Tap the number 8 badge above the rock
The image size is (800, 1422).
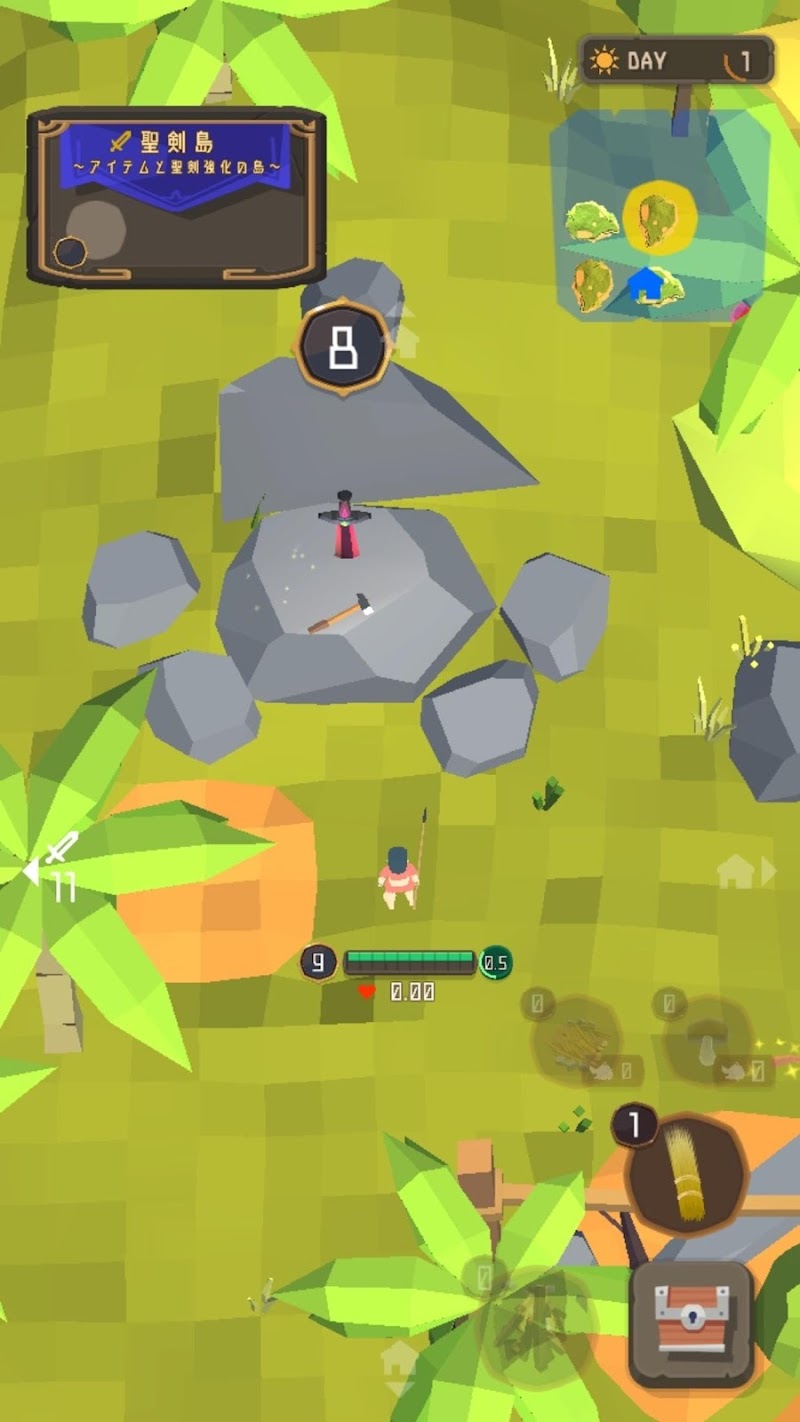pos(342,349)
